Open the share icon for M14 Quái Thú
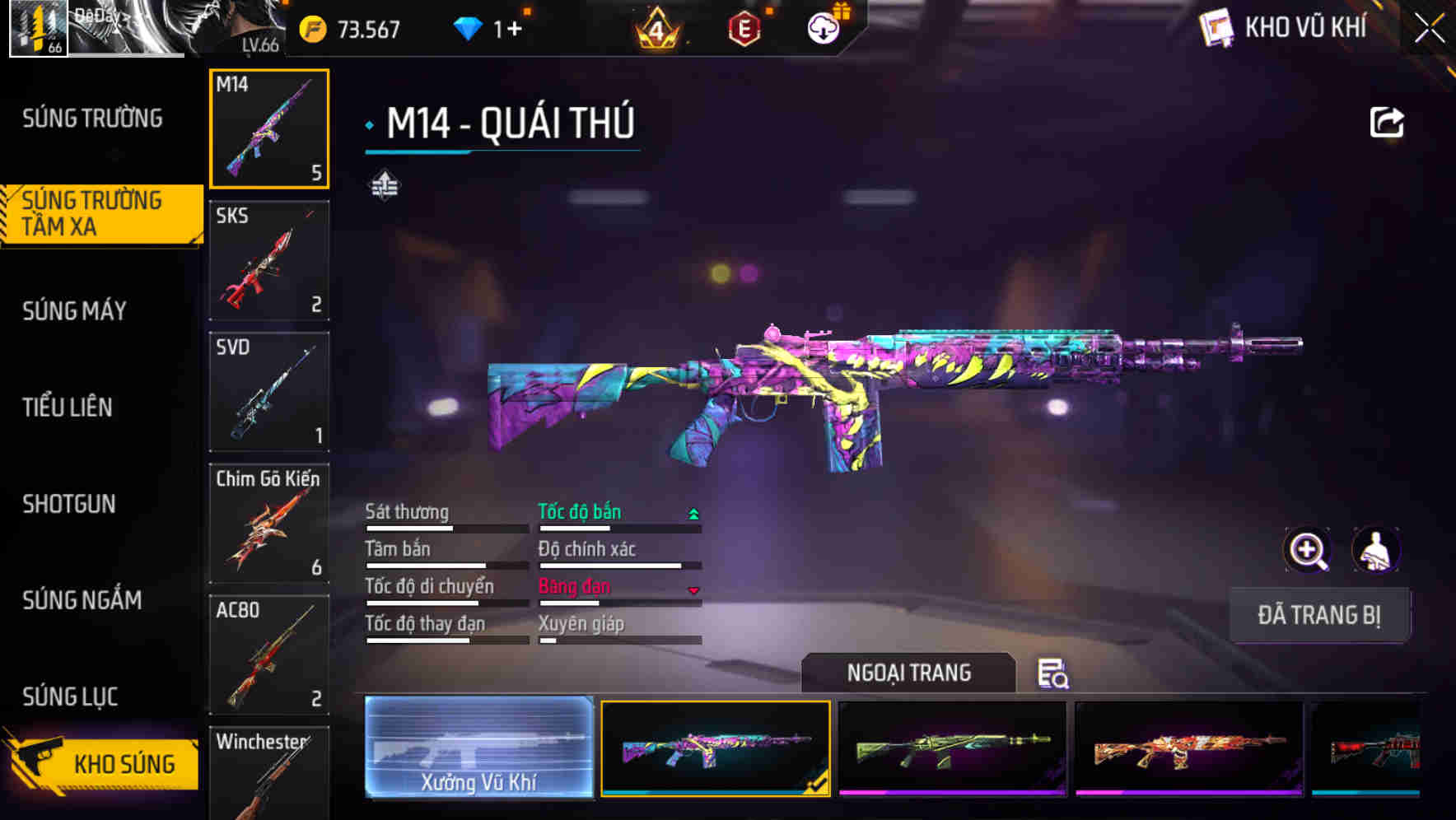 click(x=1386, y=120)
